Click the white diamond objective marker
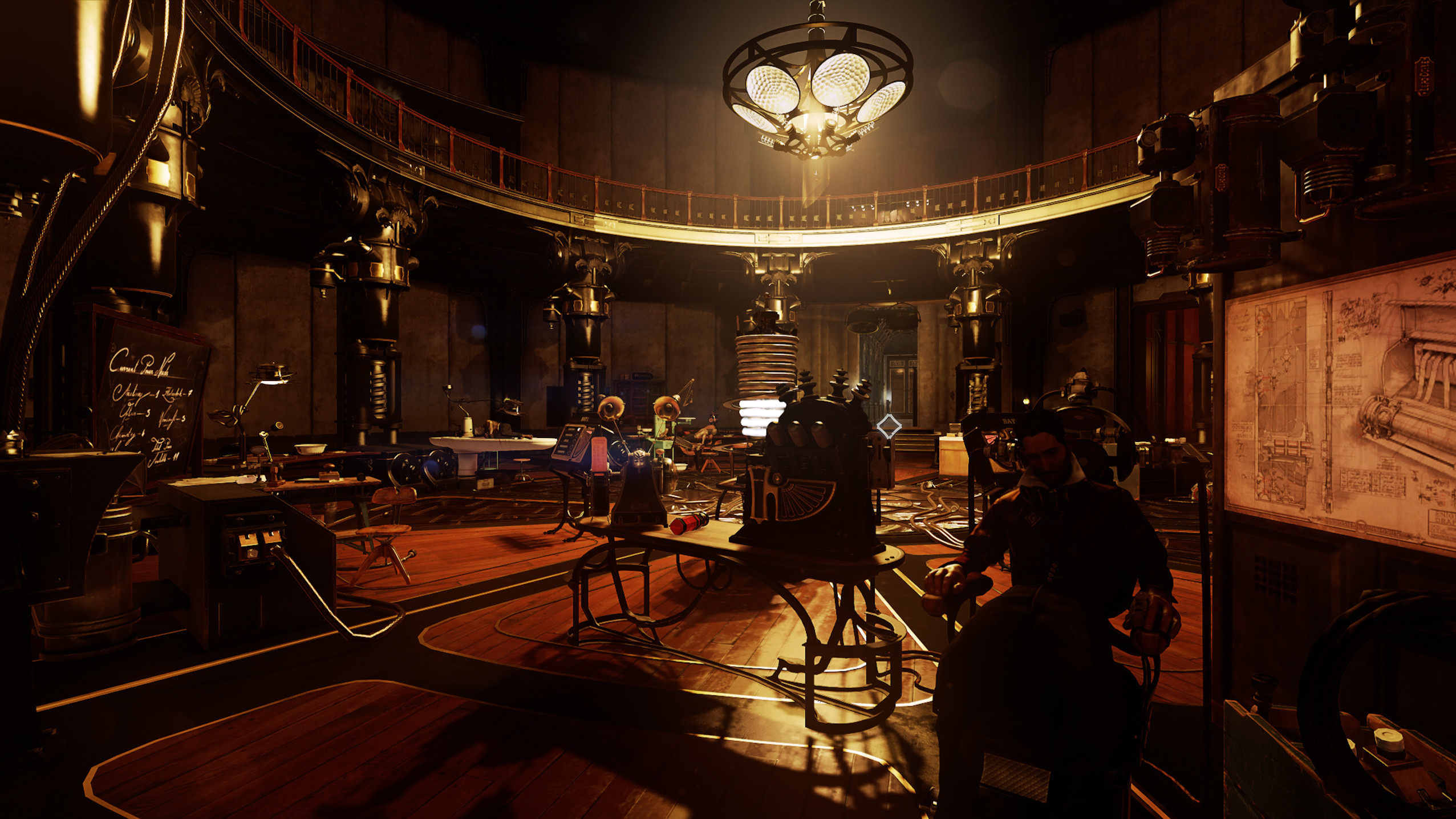Screen dimensions: 1456x819 pyautogui.click(x=889, y=426)
